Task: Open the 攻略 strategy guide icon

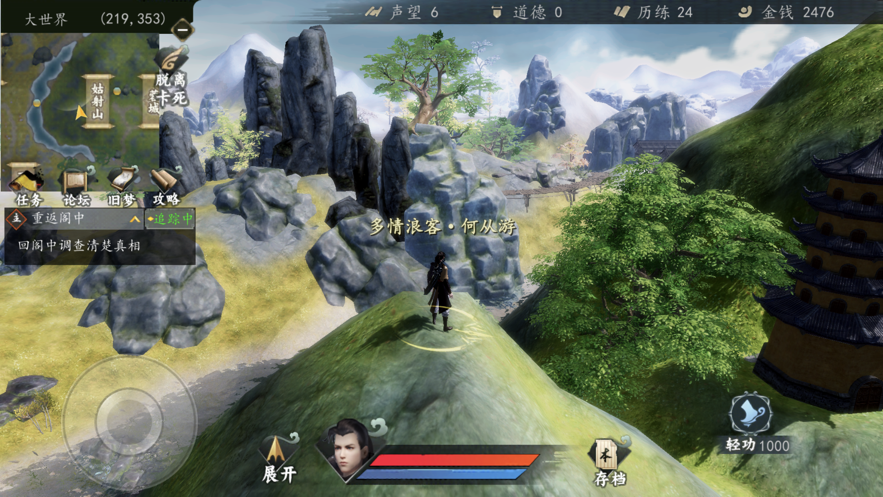Action: [x=166, y=186]
